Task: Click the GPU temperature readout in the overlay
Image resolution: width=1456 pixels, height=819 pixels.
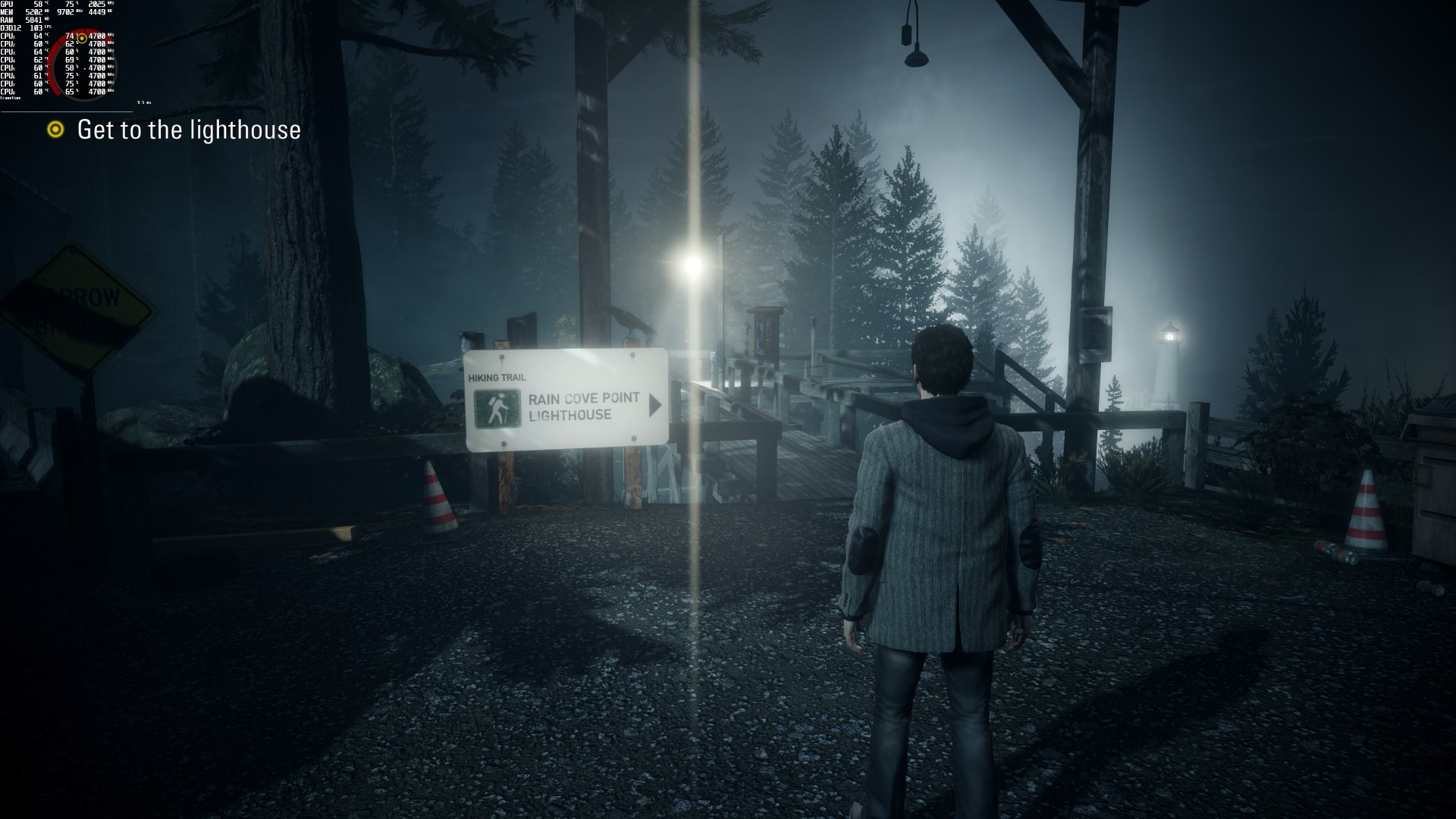Action: [39, 5]
